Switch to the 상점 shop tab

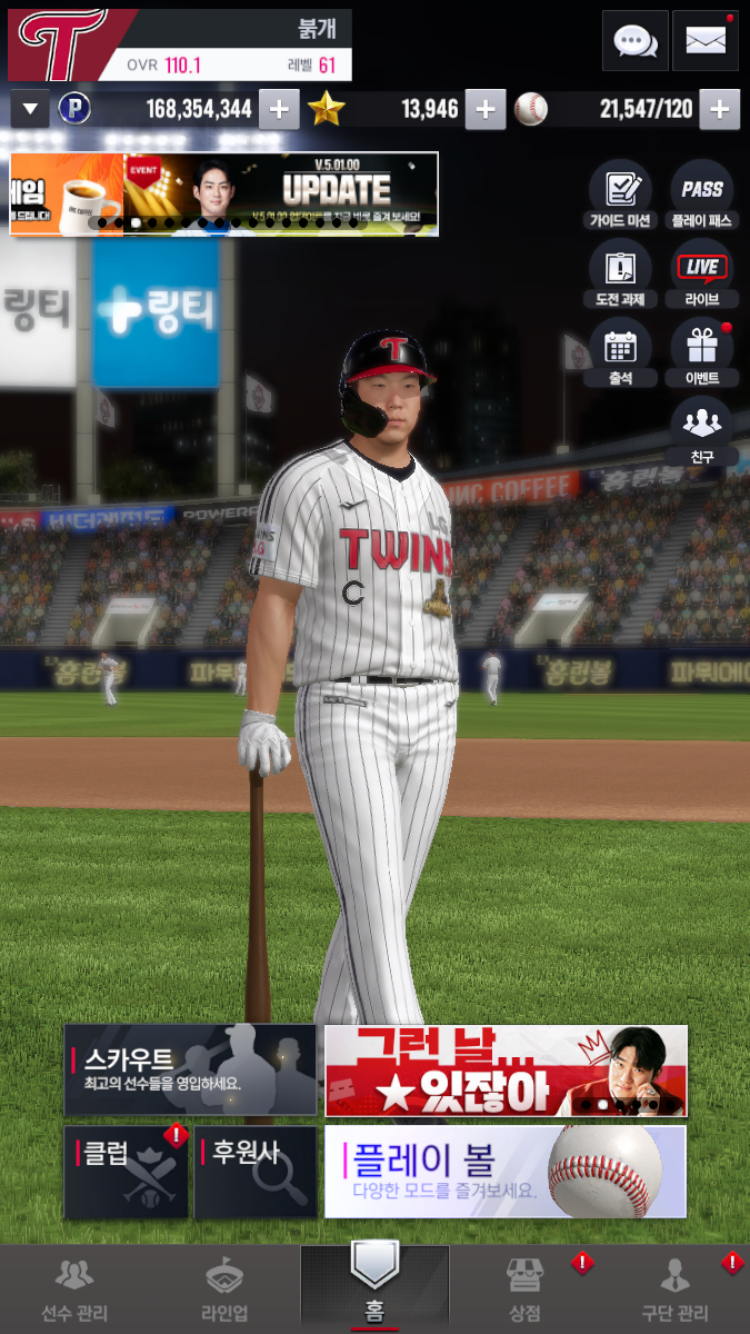(525, 1290)
